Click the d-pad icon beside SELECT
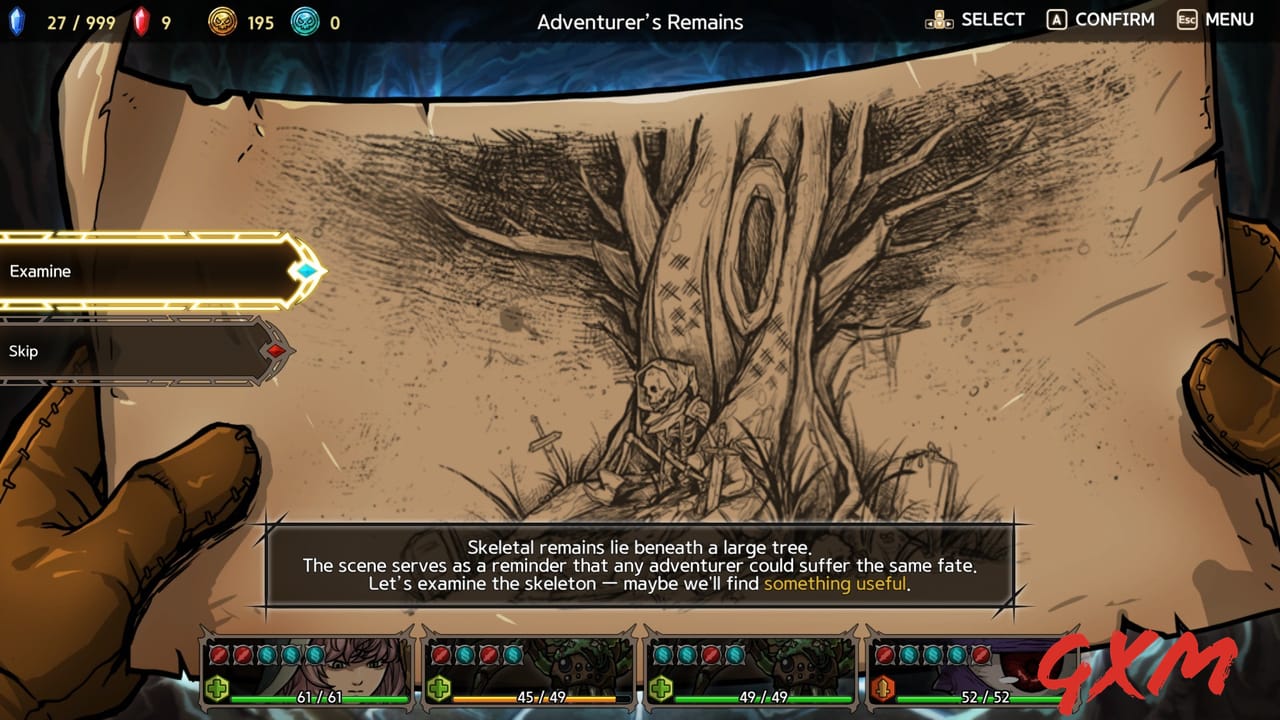1280x720 pixels. 938,19
